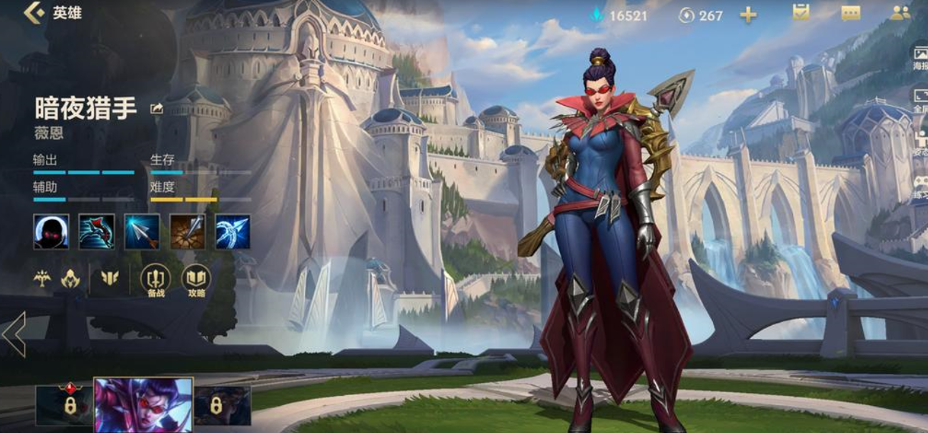Select the locked skin with red gem
The height and width of the screenshot is (433, 928).
[64, 405]
